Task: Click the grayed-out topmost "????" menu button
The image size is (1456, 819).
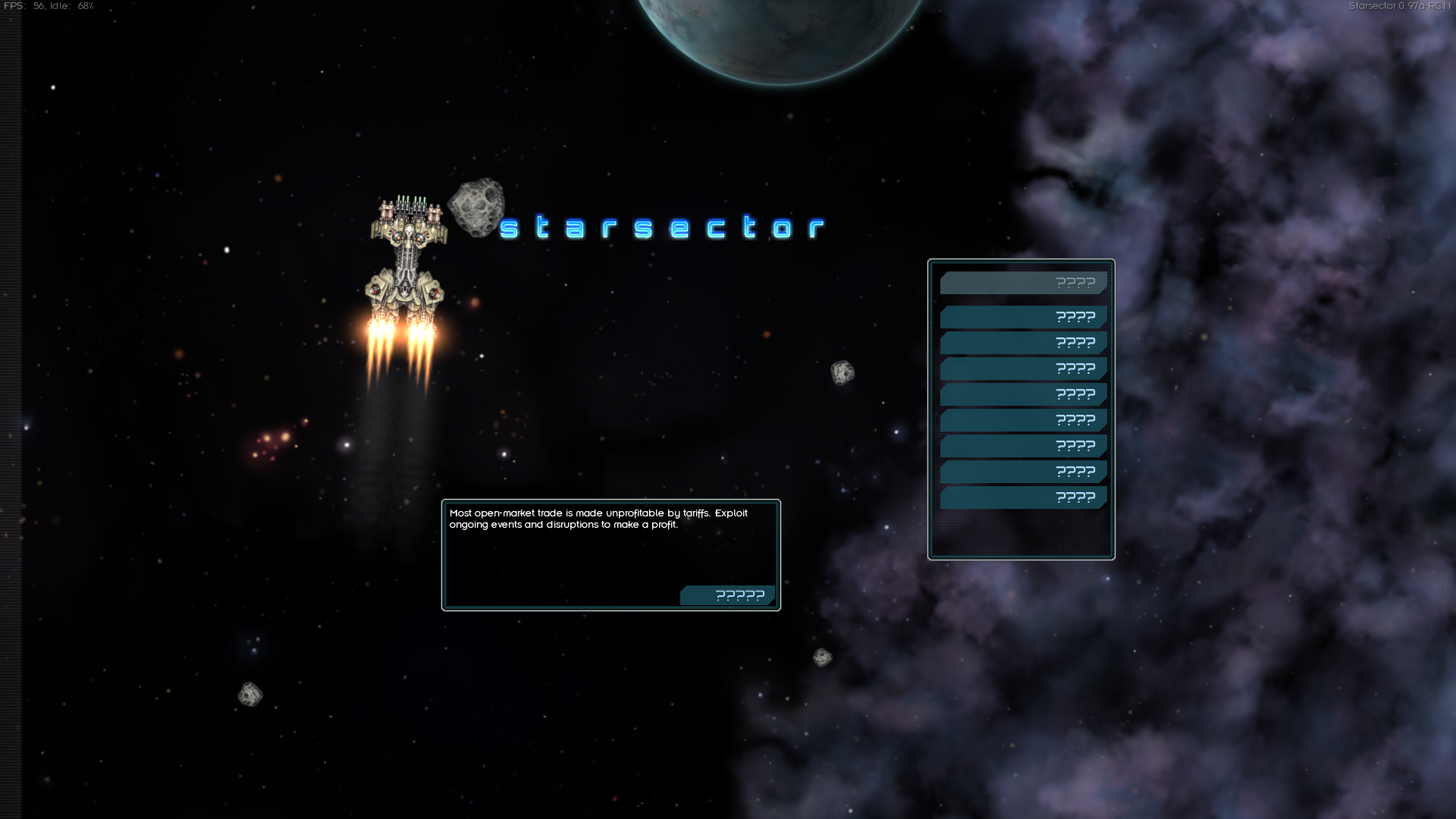Action: point(1023,281)
